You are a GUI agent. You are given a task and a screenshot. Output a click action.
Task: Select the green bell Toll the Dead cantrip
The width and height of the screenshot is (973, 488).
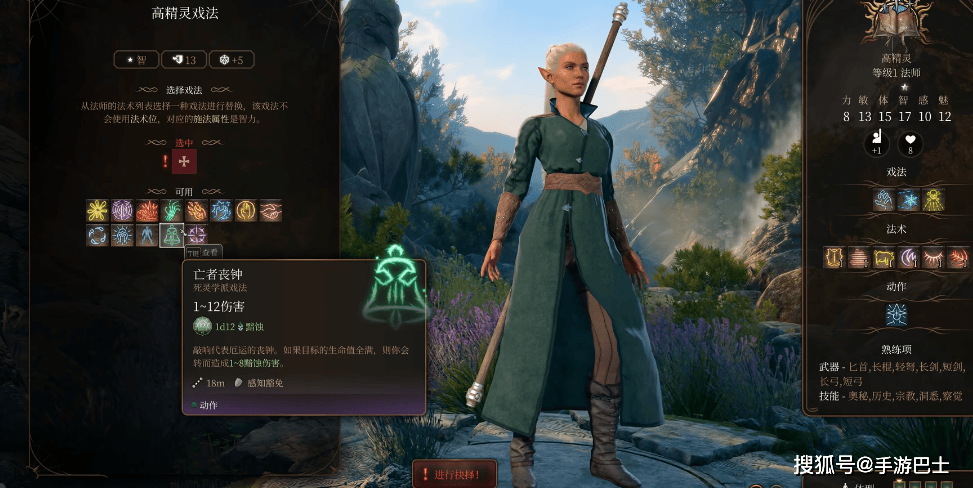tap(171, 236)
